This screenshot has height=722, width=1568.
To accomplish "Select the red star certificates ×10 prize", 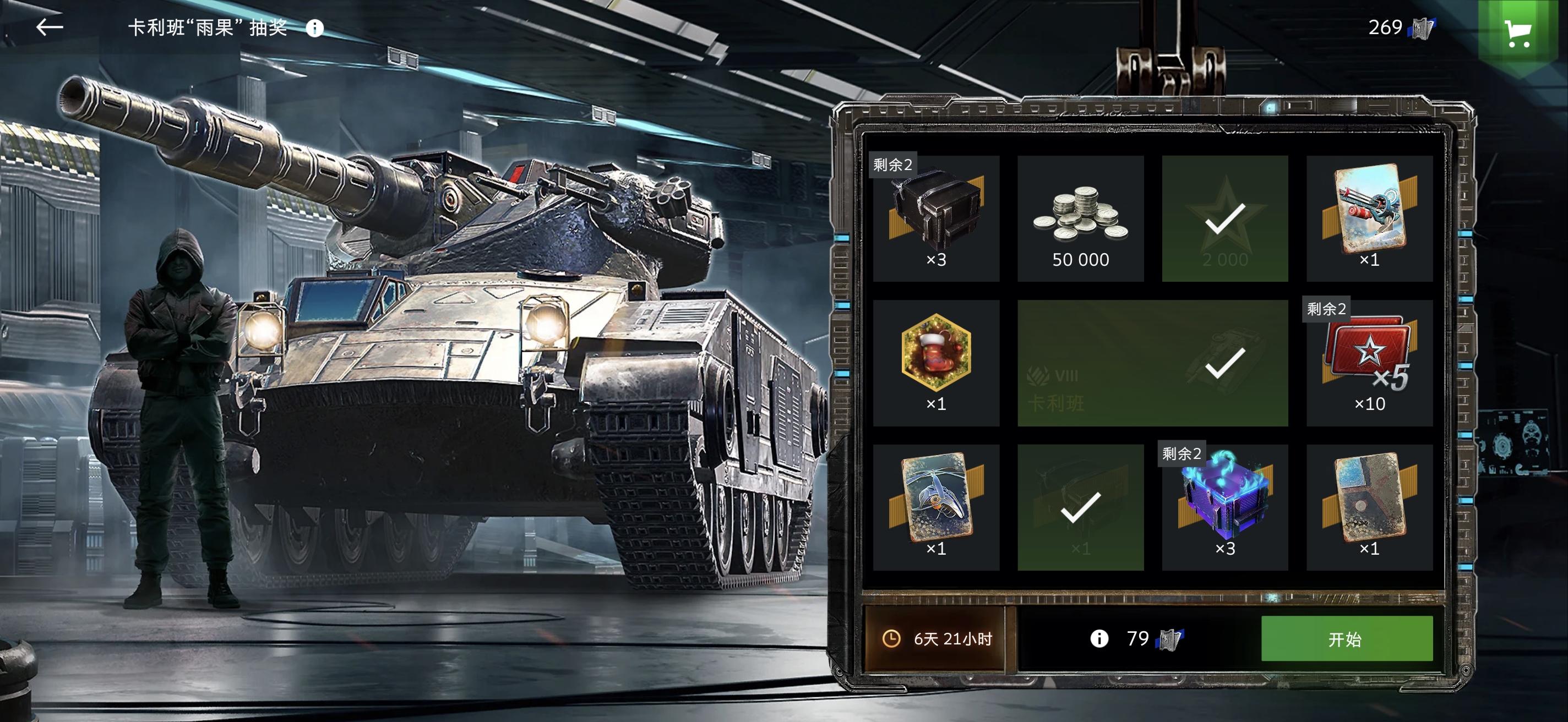I will pos(1369,363).
